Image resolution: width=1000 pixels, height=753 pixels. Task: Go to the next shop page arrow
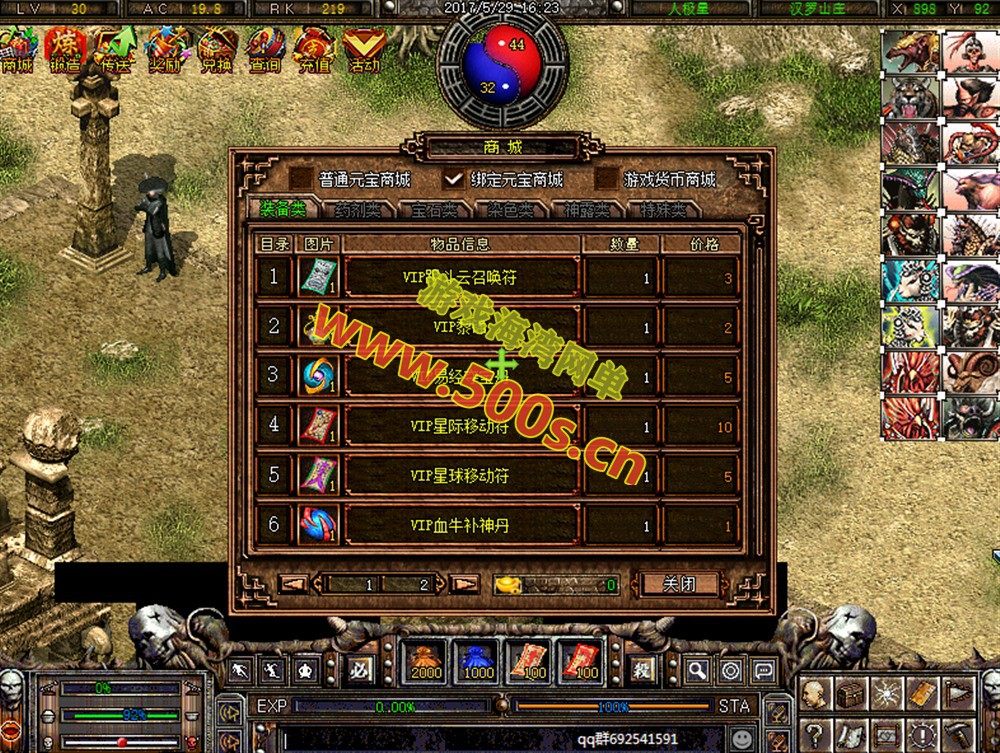pos(464,584)
